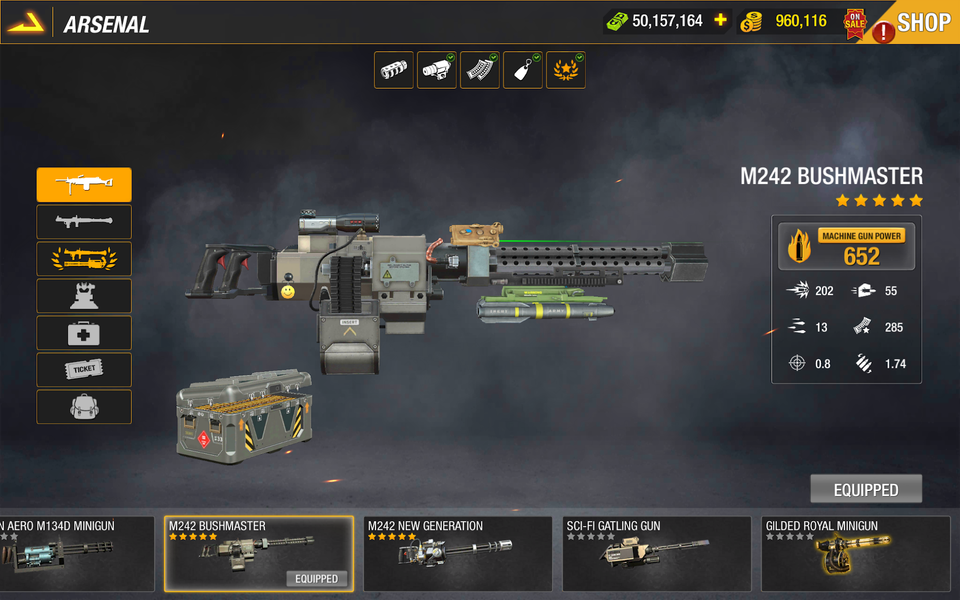This screenshot has height=600, width=960.
Task: Switch to the rocket launcher category tab
Action: pyautogui.click(x=84, y=222)
